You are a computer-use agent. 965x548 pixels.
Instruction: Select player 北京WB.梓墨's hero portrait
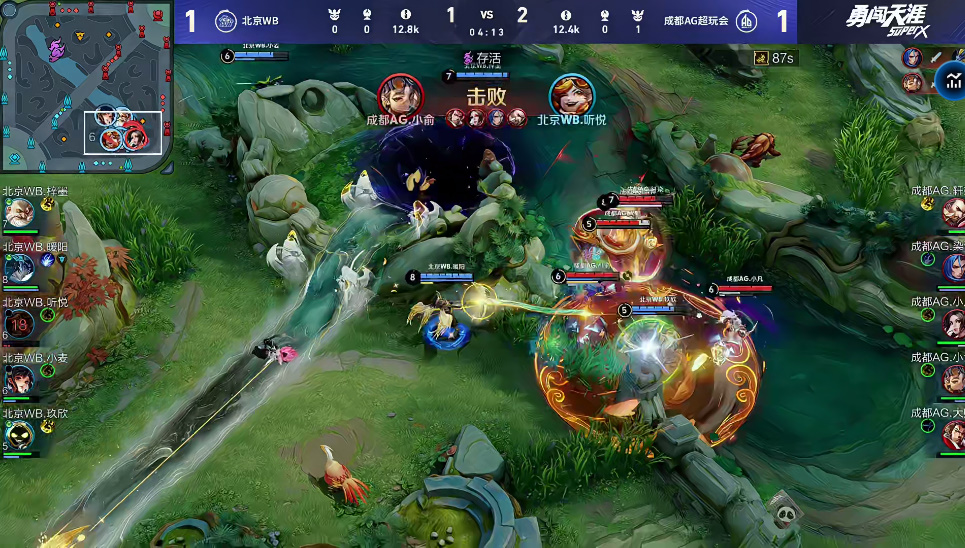point(19,213)
